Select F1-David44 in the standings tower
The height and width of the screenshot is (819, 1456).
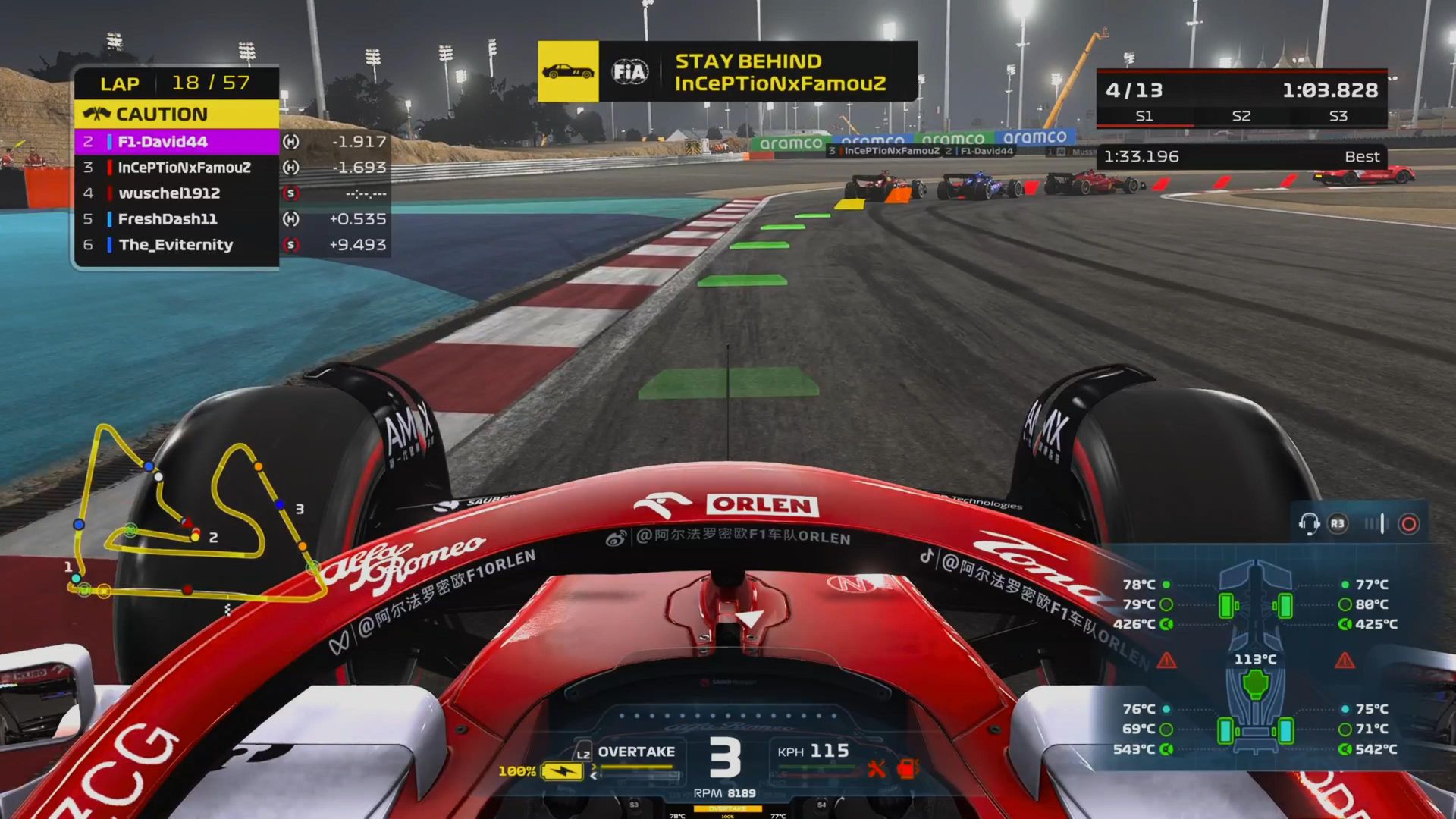[177, 142]
